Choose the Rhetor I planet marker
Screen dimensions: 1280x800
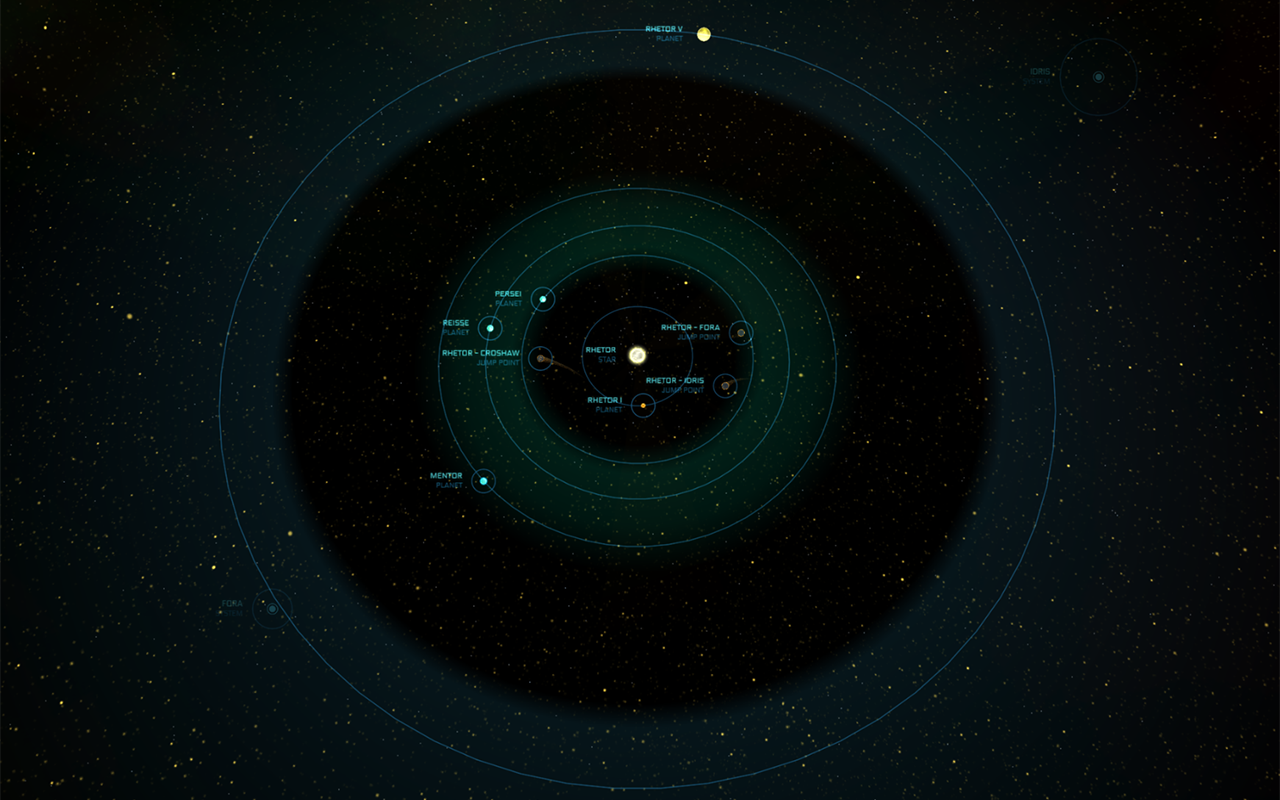(643, 406)
